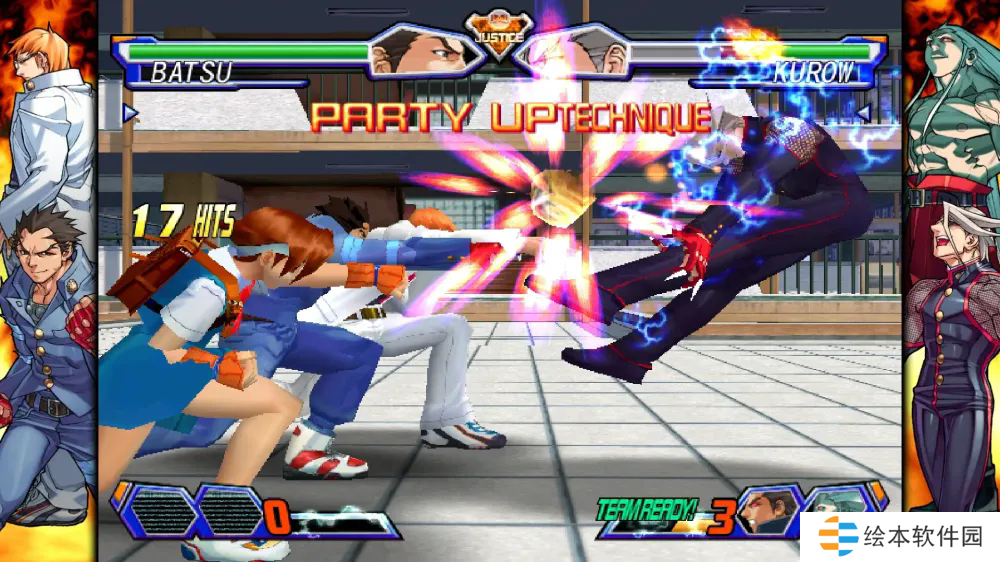Open the 绘本软件园 watermark logo
Image resolution: width=1000 pixels, height=562 pixels.
coord(900,537)
